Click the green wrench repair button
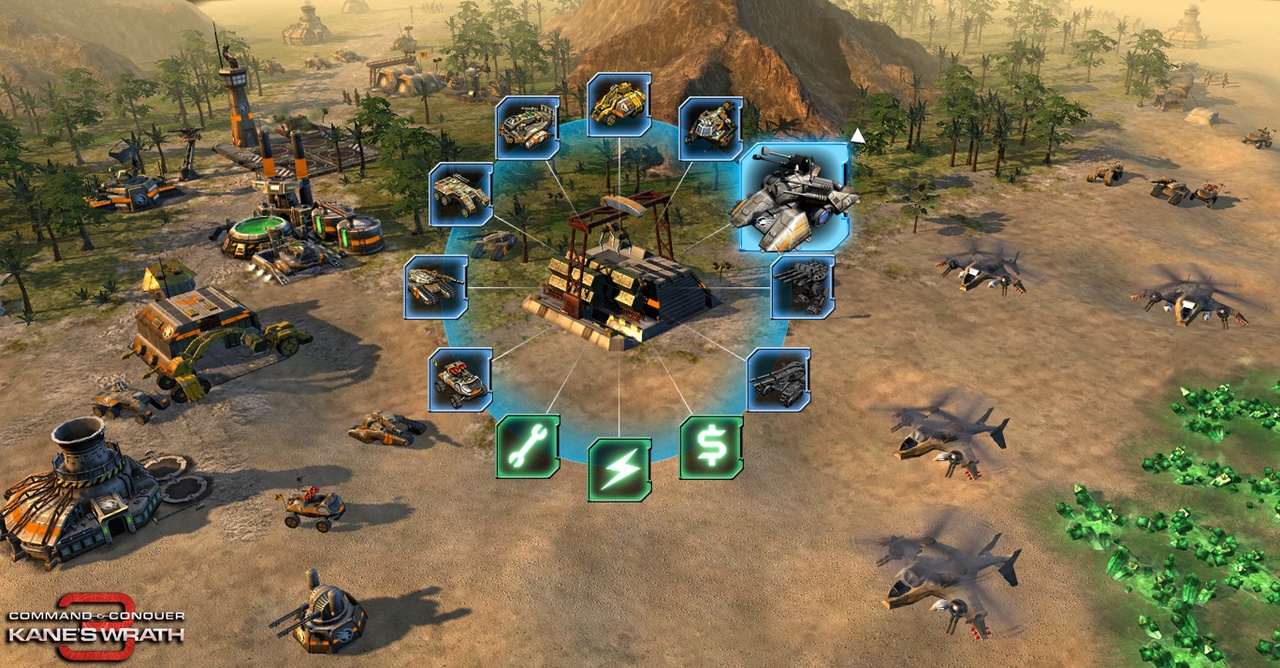1280x668 pixels. [x=528, y=446]
